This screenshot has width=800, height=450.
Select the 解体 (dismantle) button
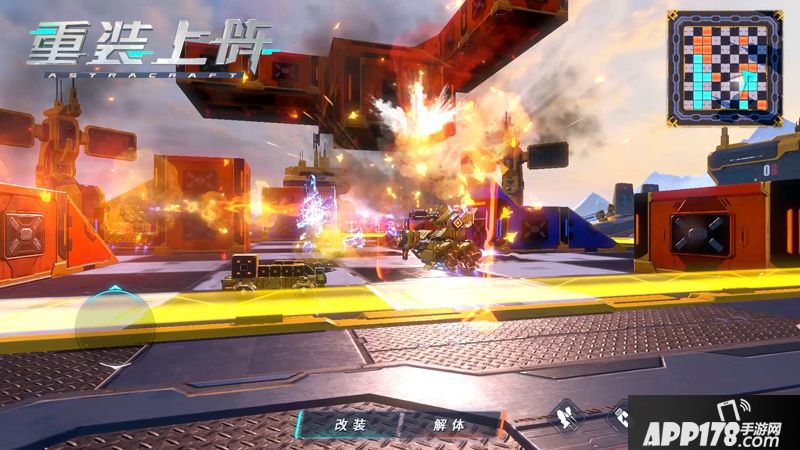(449, 424)
